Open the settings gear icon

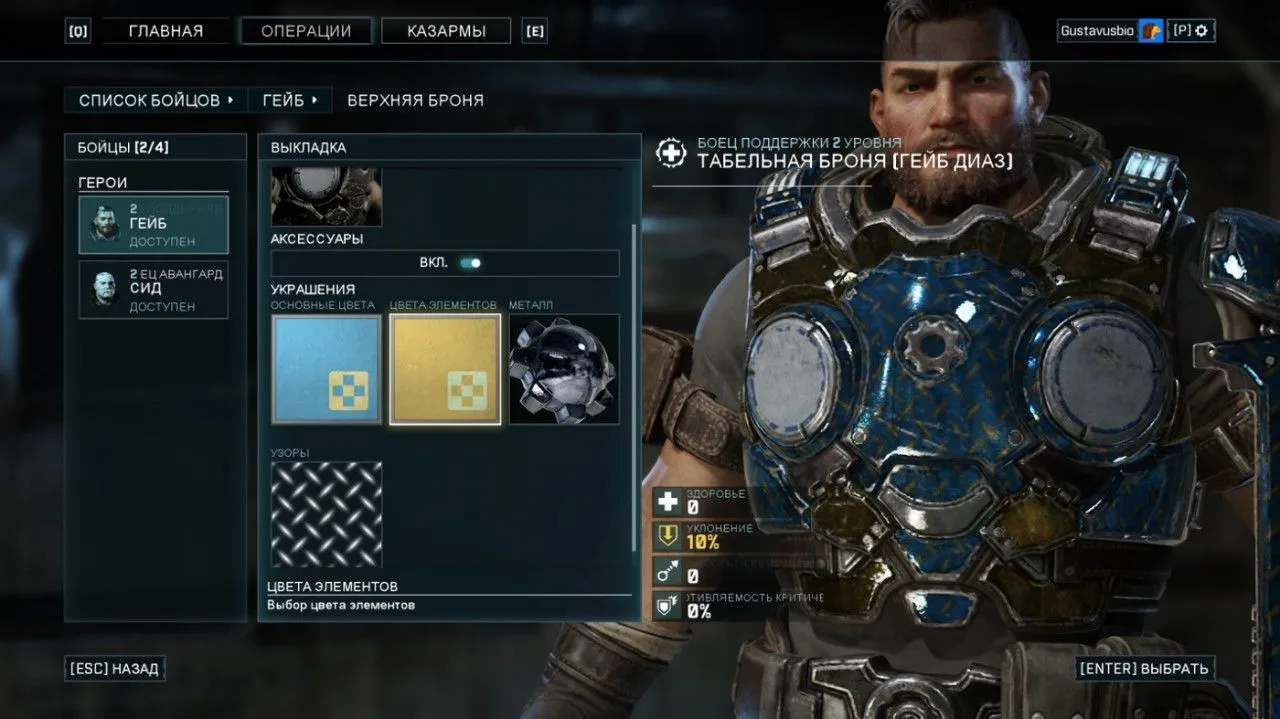click(1202, 31)
